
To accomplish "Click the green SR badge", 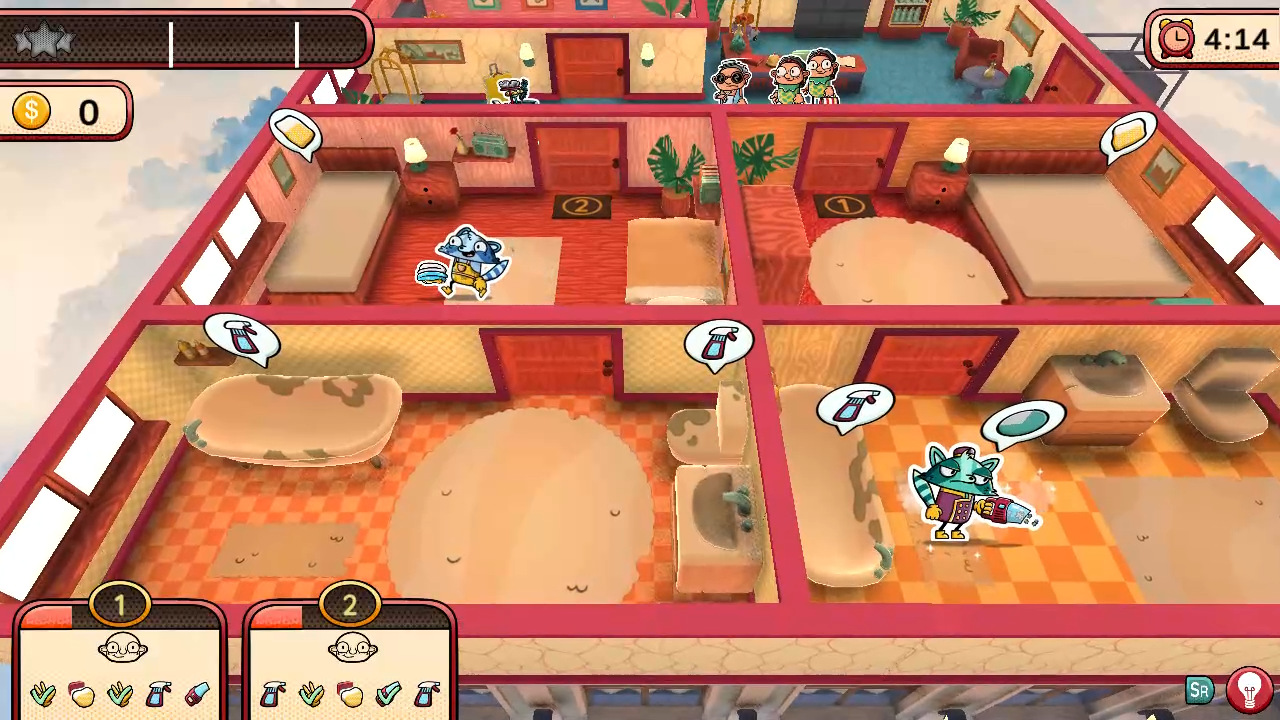I will pos(1200,689).
